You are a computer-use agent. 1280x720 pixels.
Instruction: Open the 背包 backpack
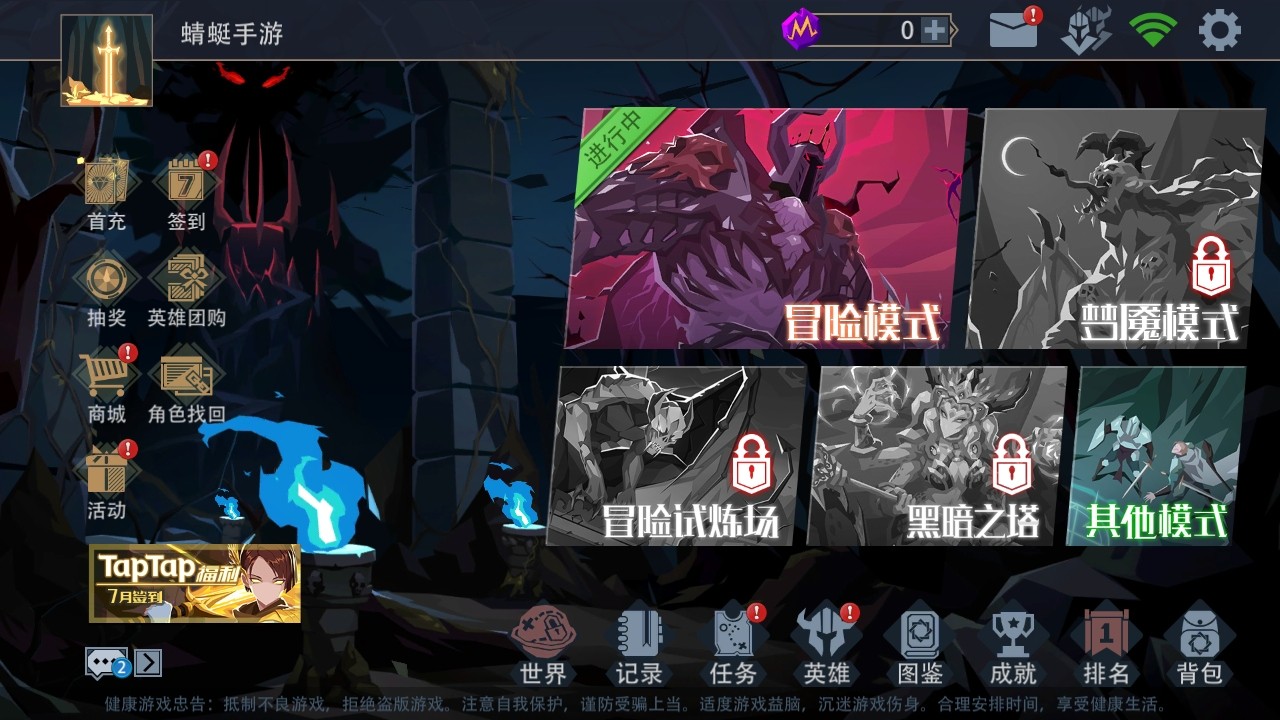1198,645
